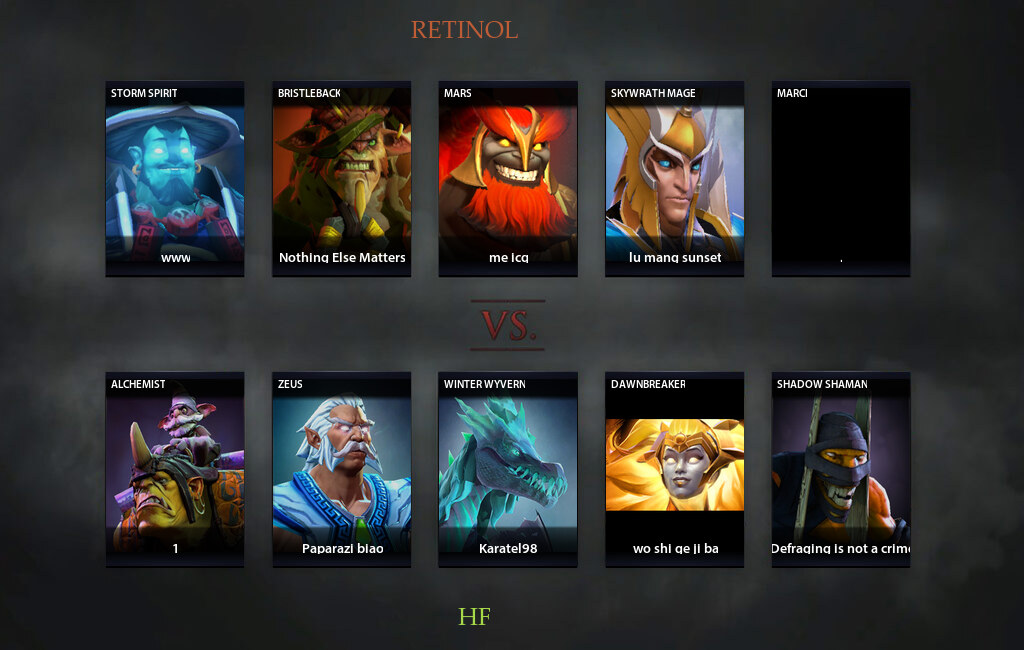Select the Dawnbreaker hero portrait
1024x650 pixels.
[675, 469]
